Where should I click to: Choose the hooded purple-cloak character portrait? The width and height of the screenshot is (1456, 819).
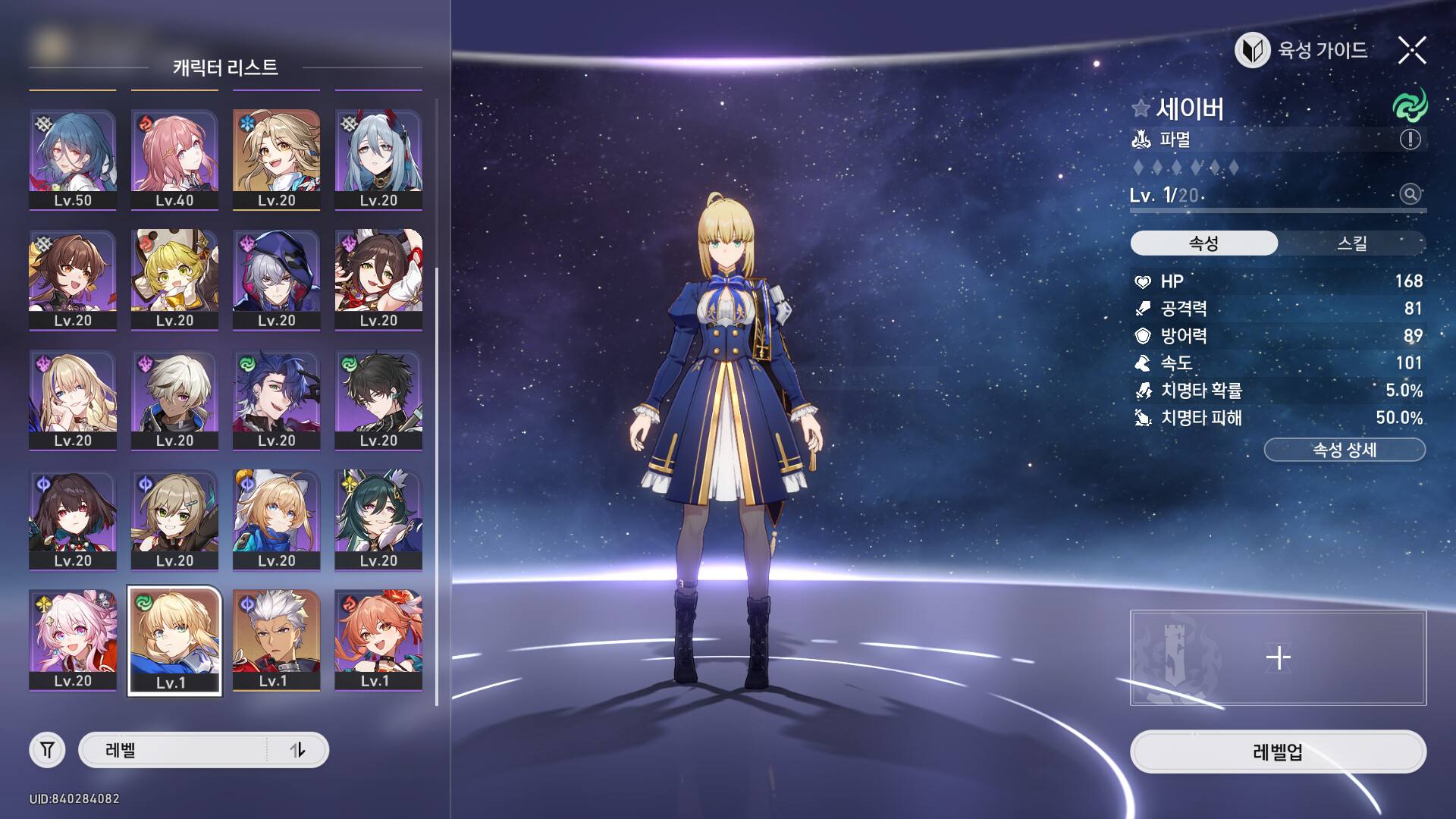276,280
